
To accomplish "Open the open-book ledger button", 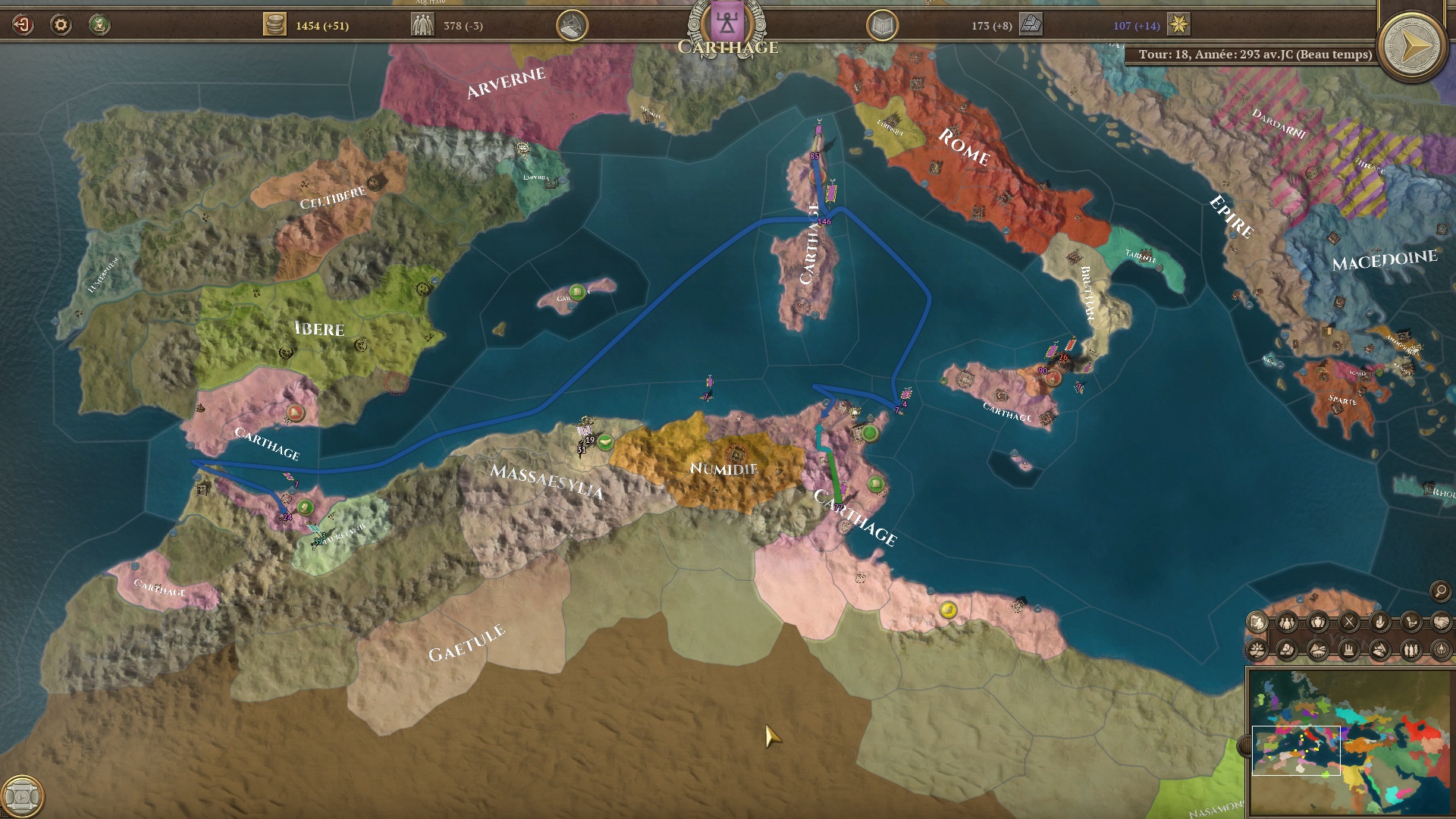I will point(882,27).
